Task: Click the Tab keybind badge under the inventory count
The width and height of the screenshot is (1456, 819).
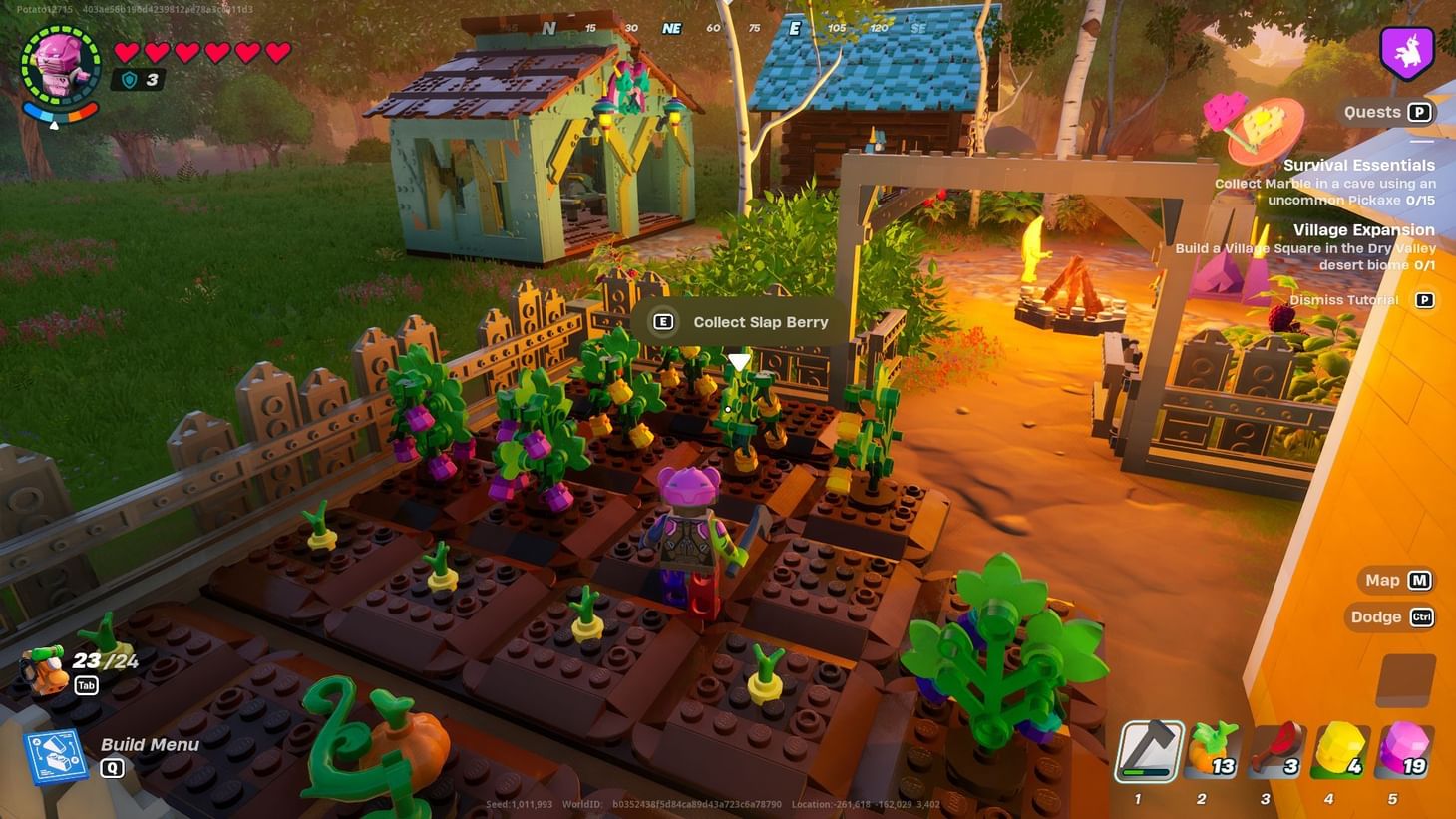Action: click(x=86, y=686)
